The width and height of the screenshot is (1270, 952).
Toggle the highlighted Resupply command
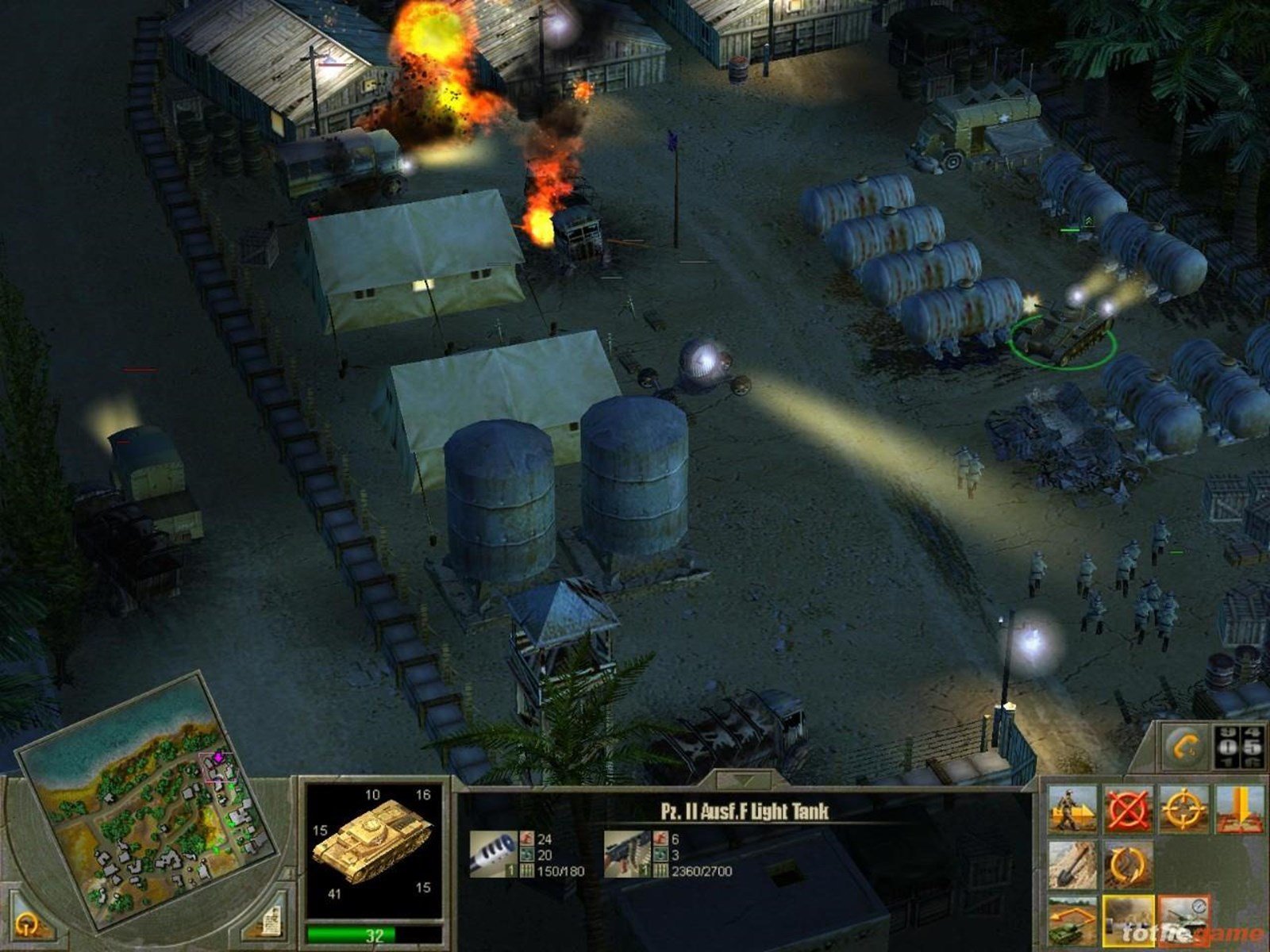pos(1129,920)
